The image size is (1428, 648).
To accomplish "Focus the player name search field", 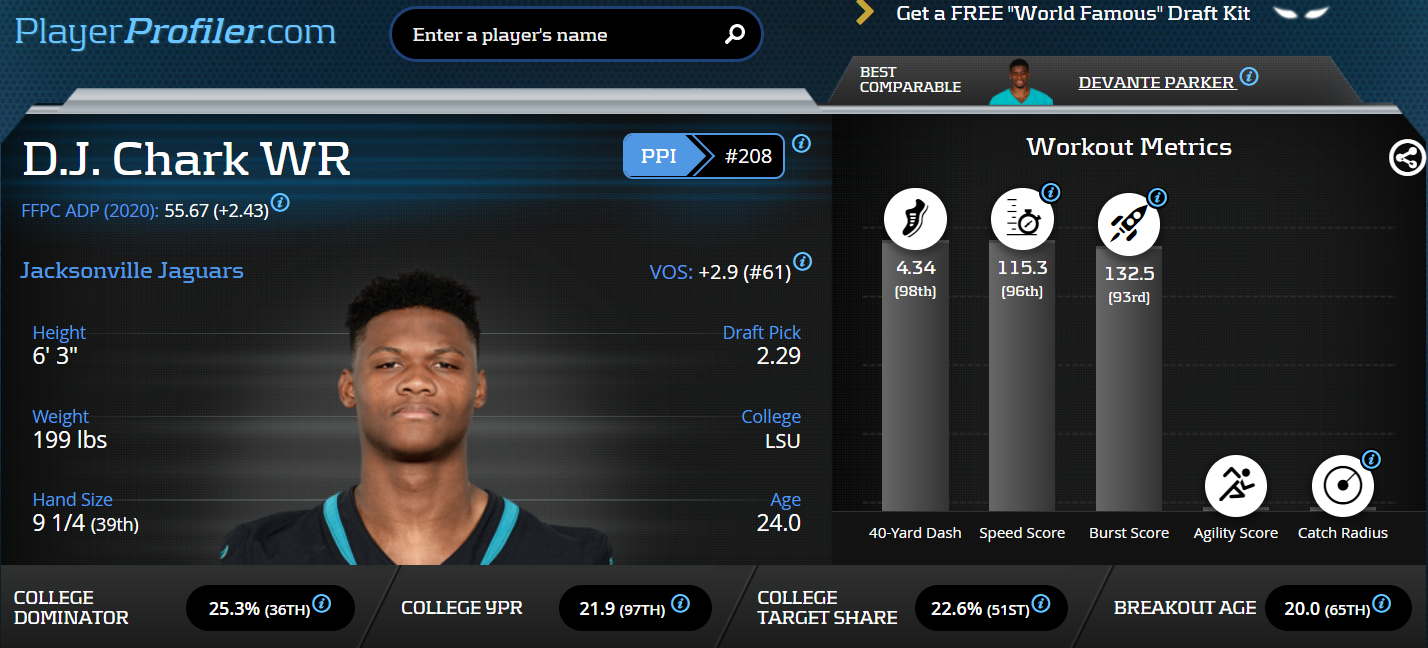I will tap(560, 35).
